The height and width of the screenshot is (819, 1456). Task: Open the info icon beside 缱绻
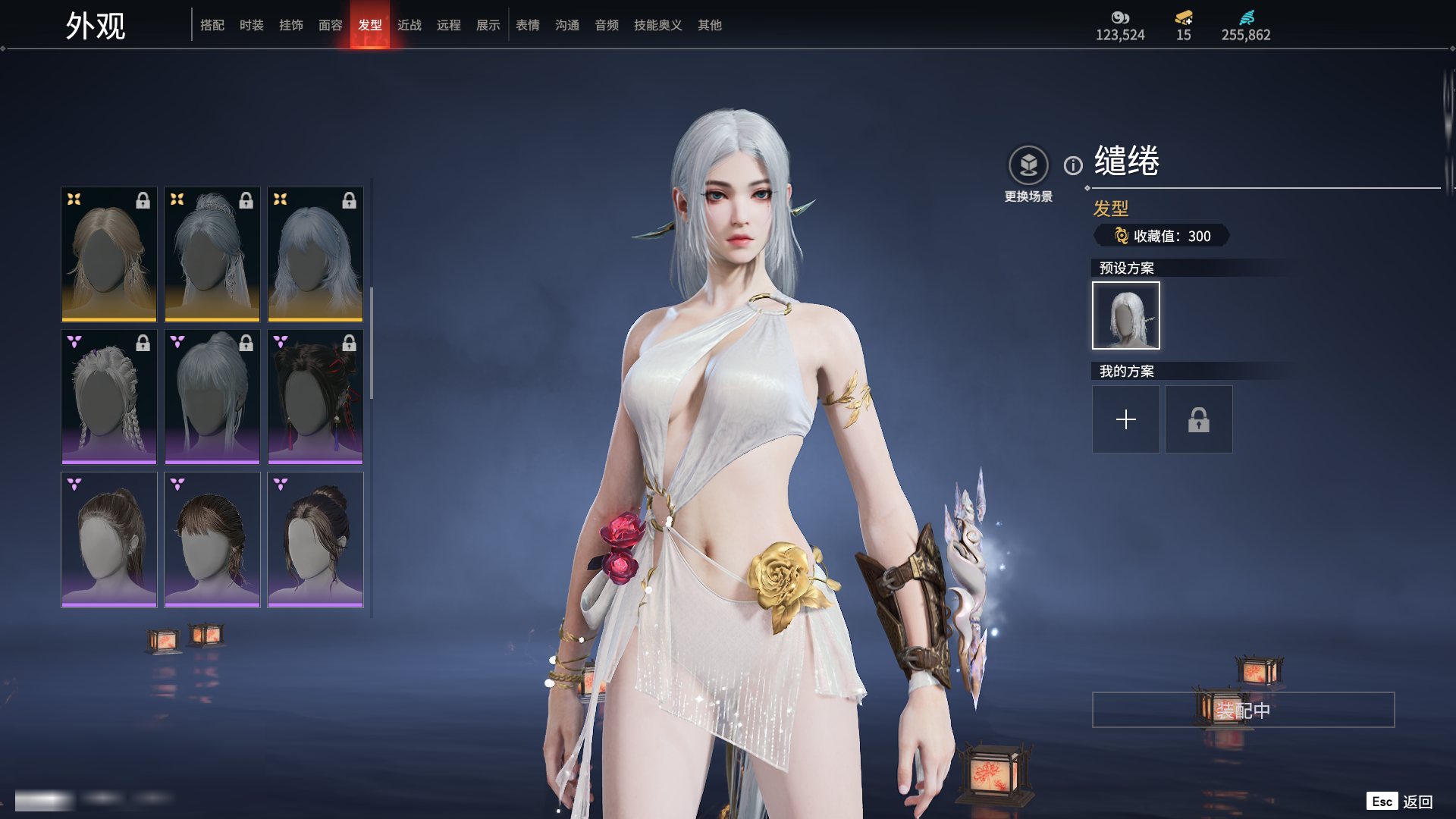tap(1073, 165)
